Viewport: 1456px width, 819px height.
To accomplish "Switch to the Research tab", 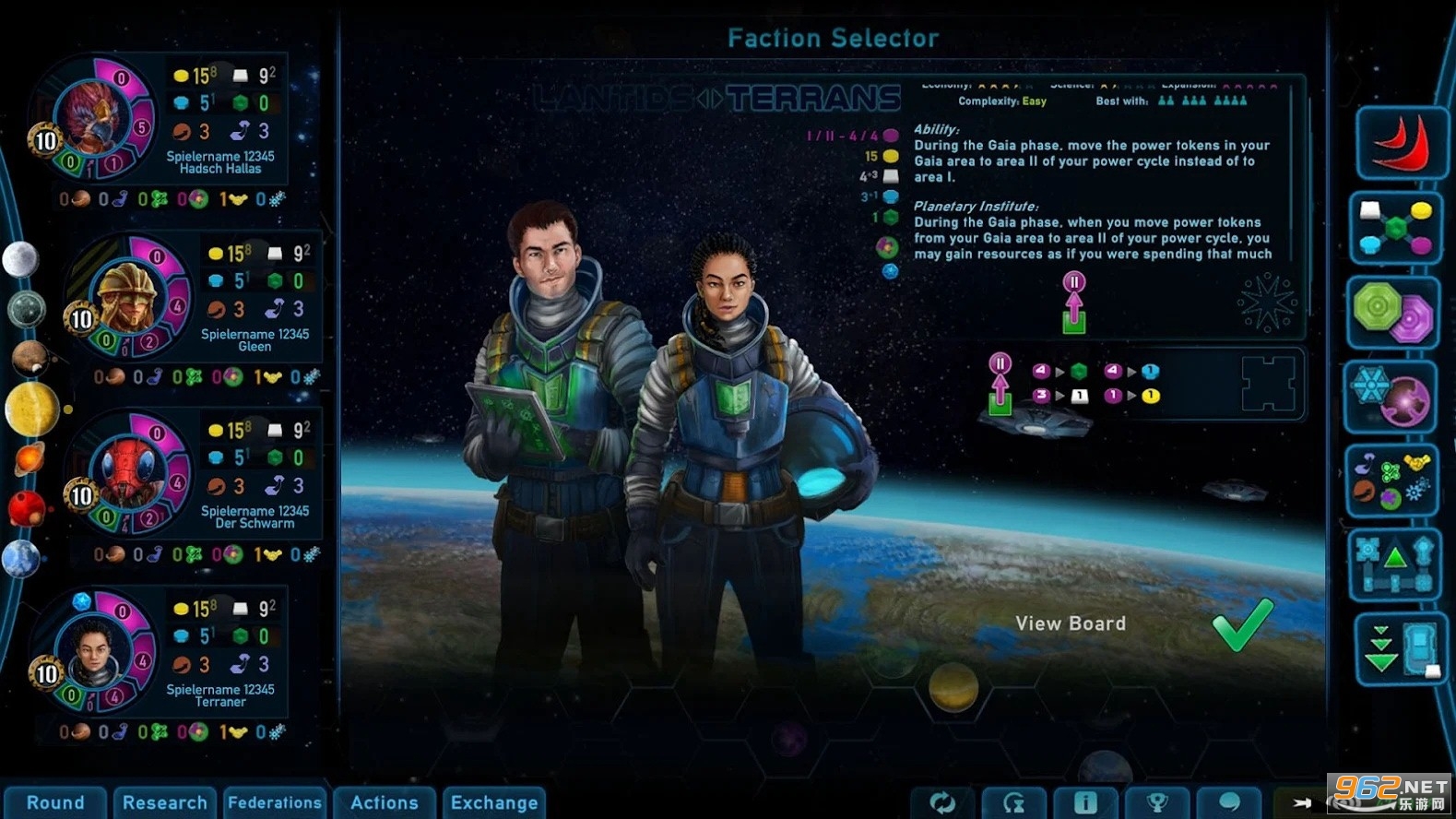I will click(165, 802).
